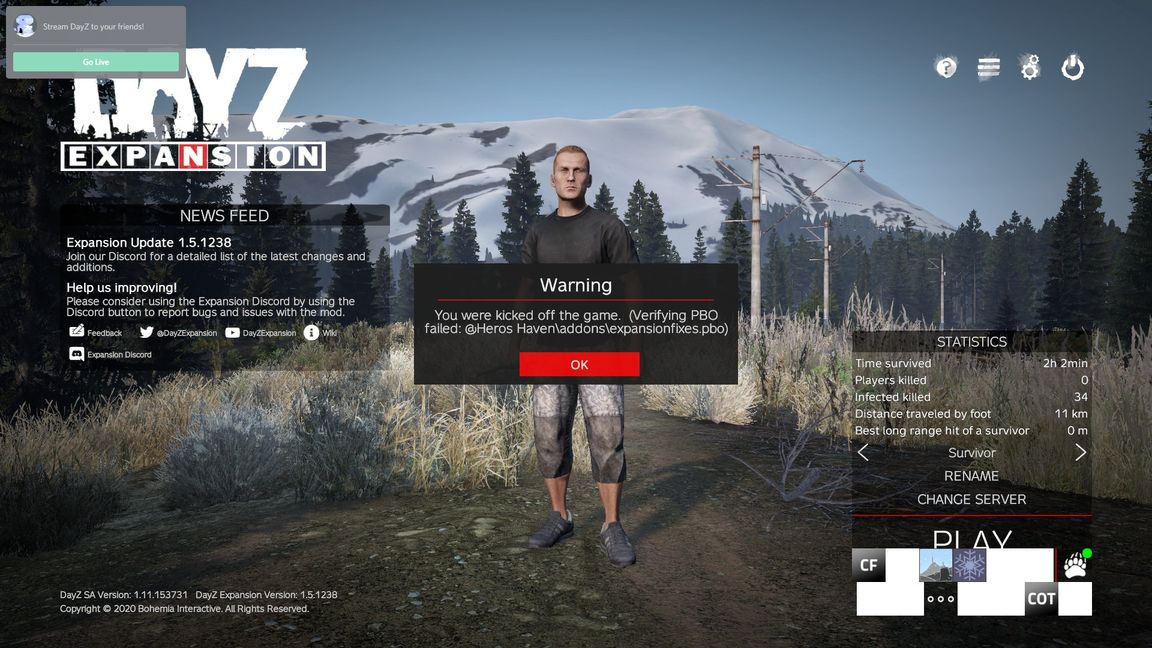The width and height of the screenshot is (1152, 648).
Task: Open the Feedback link
Action: [96, 333]
